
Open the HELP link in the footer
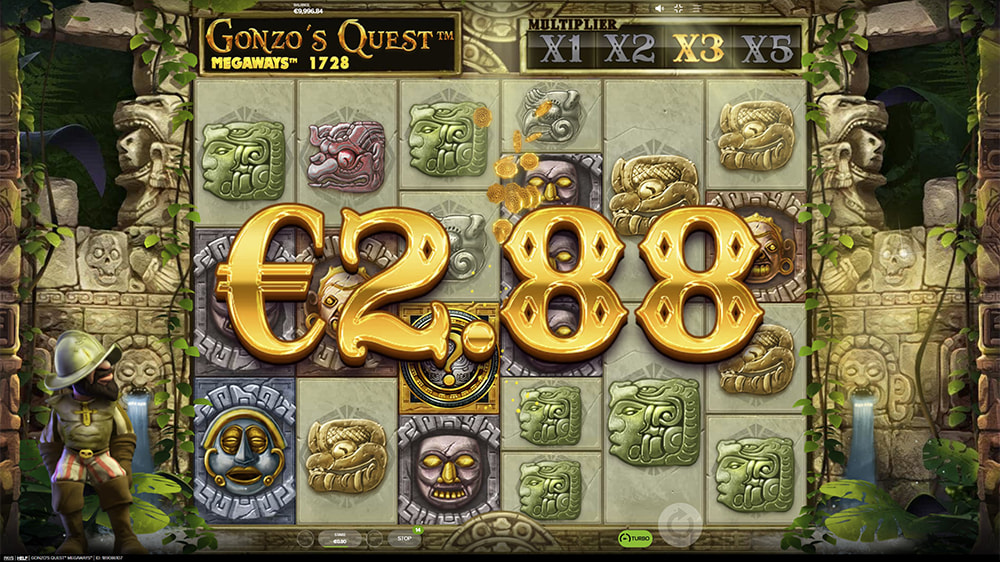22,558
